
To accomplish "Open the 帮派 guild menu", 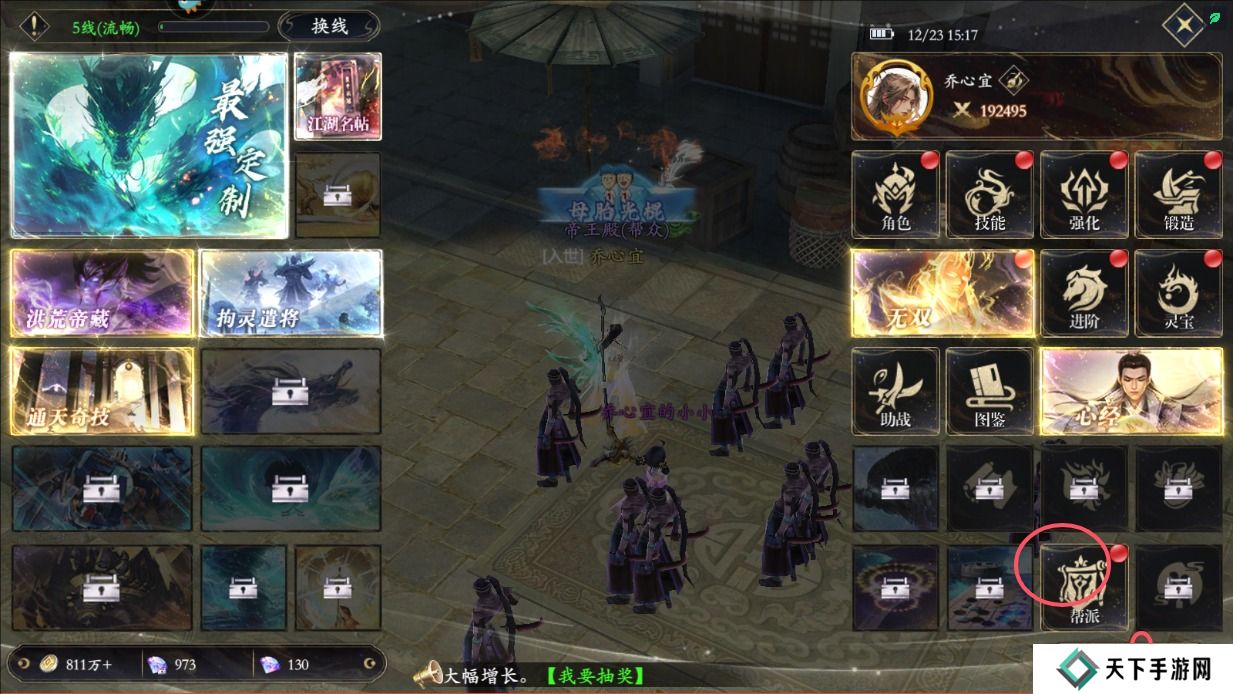I will pos(1083,587).
